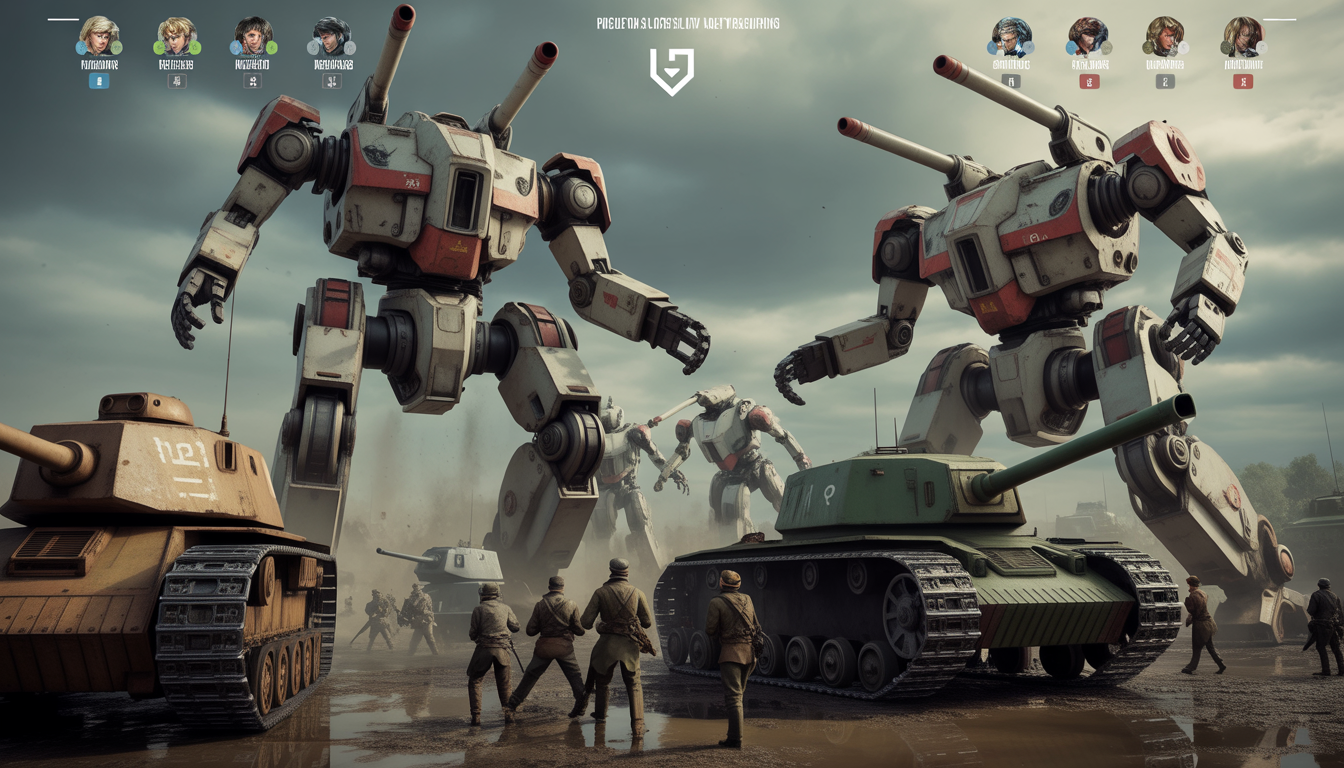Choose the dark-haired portrait with blue and green circles
This screenshot has width=1344, height=768.
252,37
